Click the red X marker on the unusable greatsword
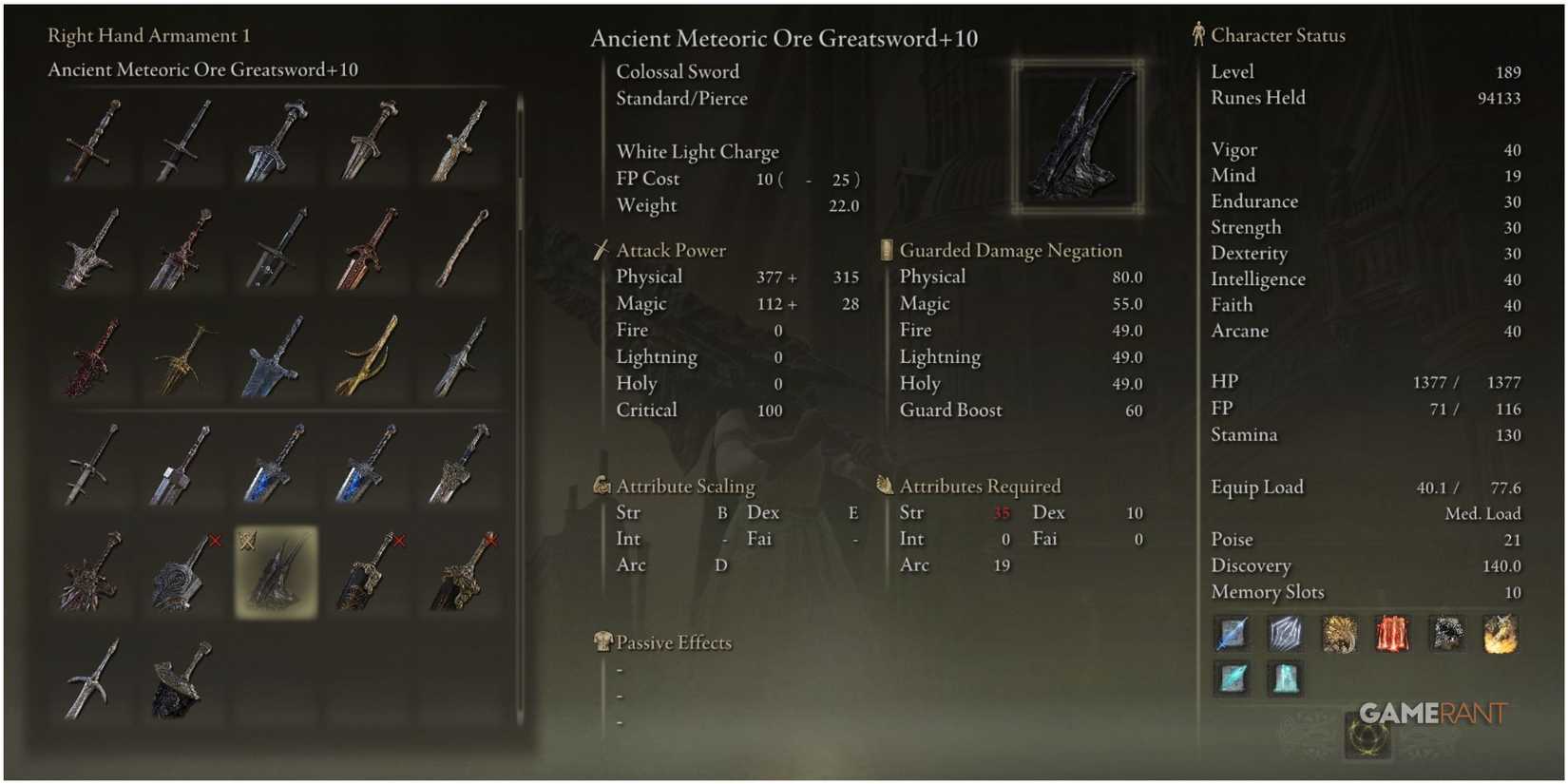 400,540
